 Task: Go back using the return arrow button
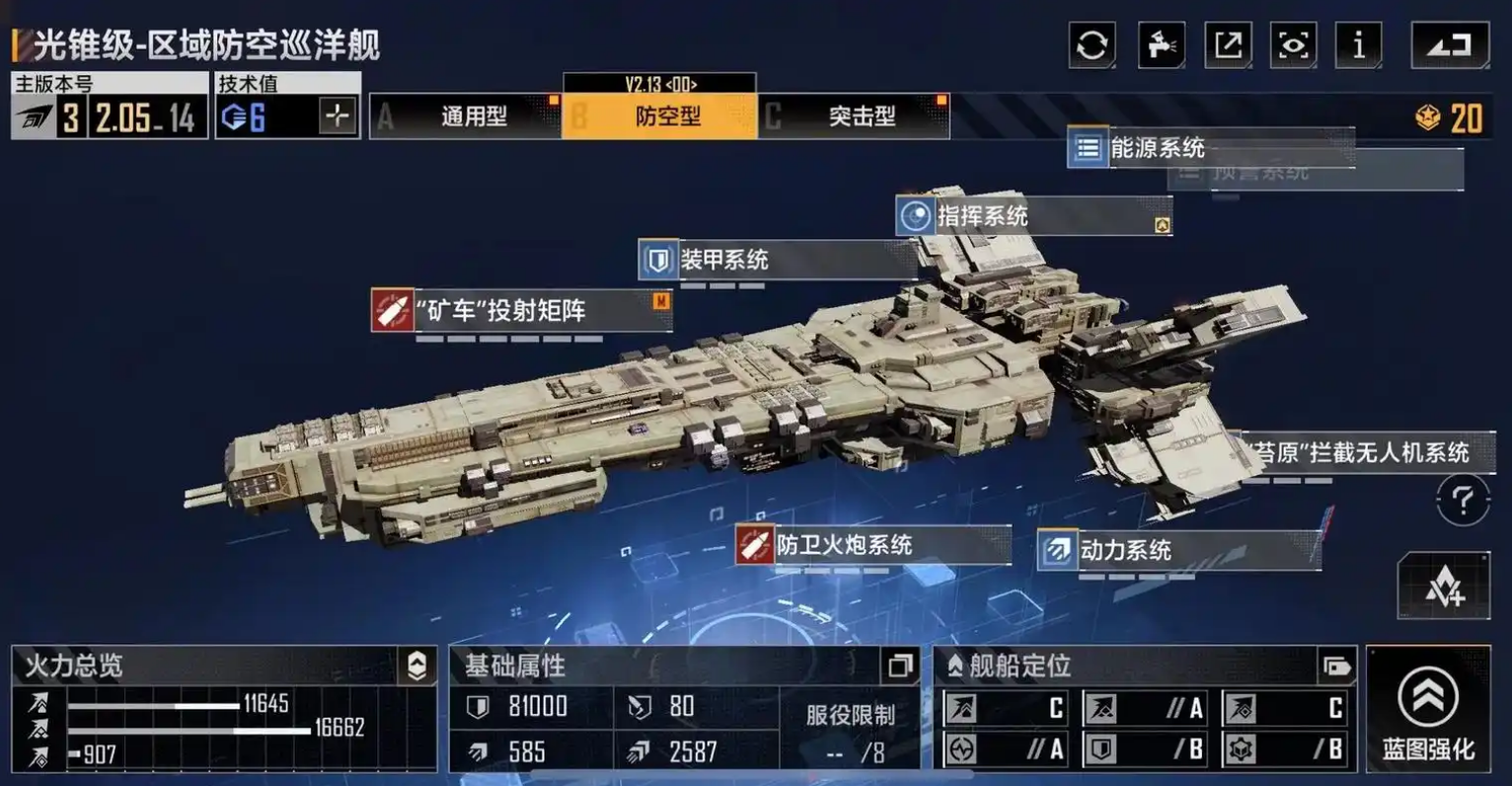(x=1450, y=45)
